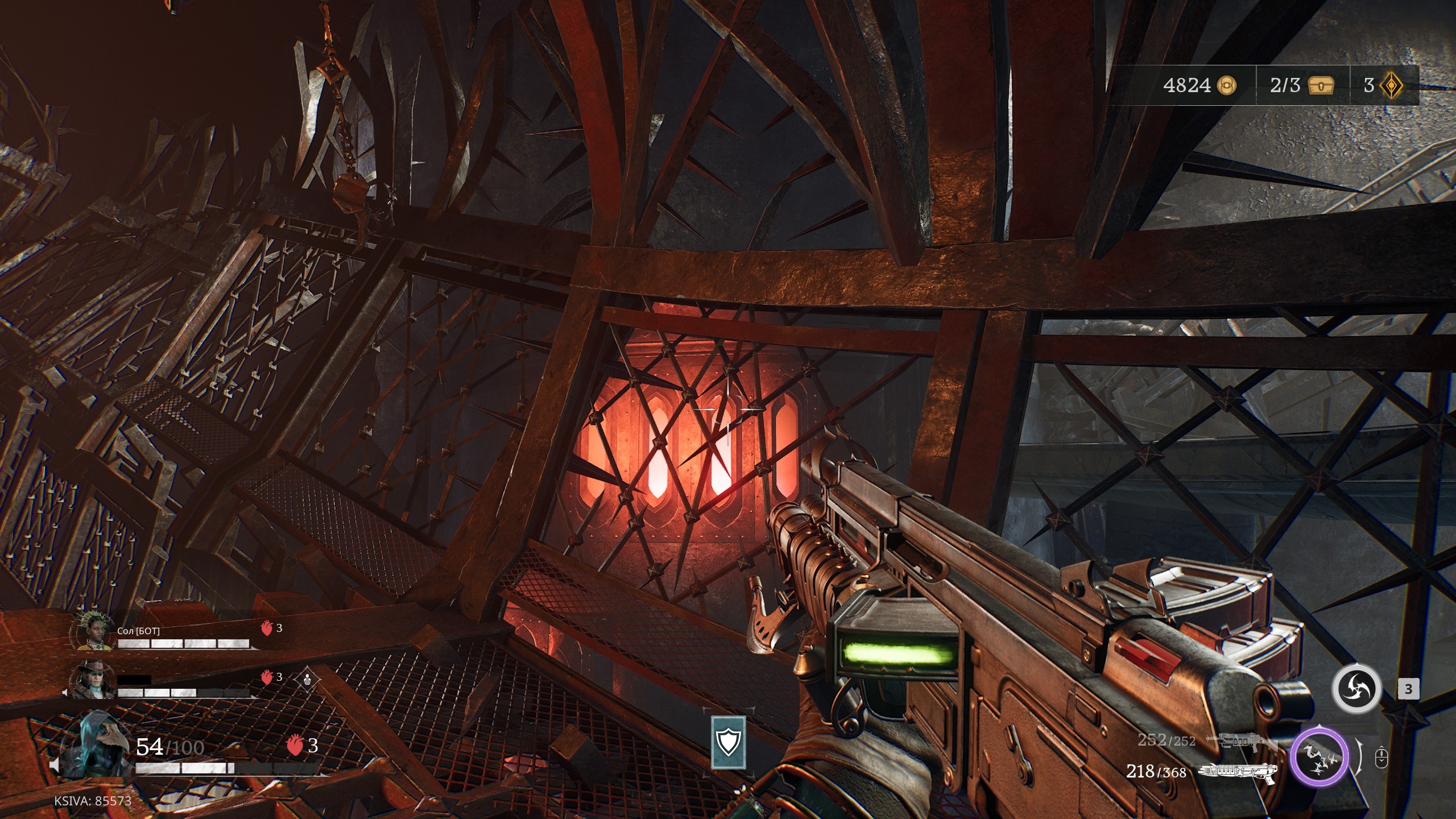1456x819 pixels.
Task: Click the gold coin currency icon
Action: (1227, 85)
